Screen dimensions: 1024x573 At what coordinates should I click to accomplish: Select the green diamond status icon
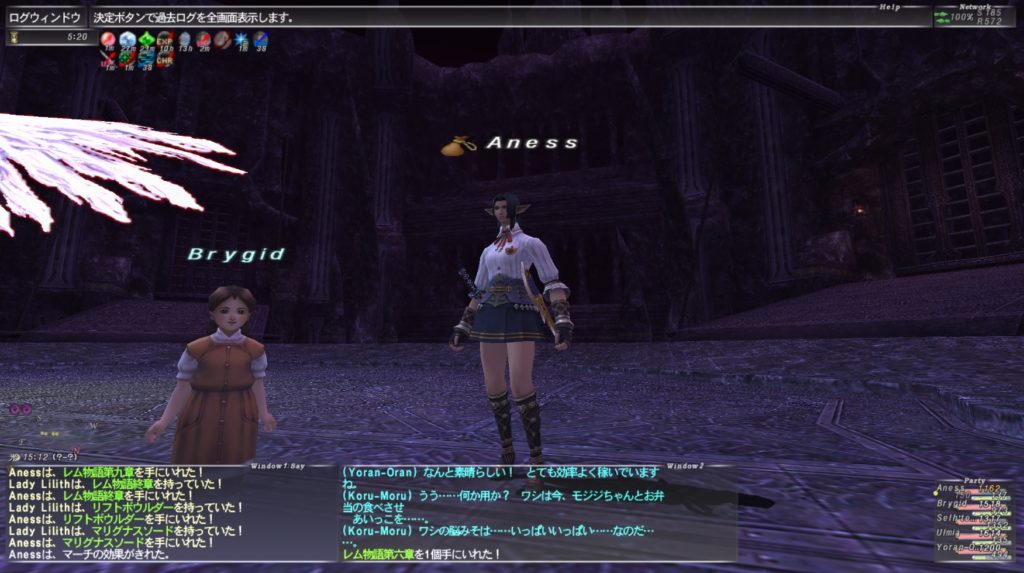point(146,40)
